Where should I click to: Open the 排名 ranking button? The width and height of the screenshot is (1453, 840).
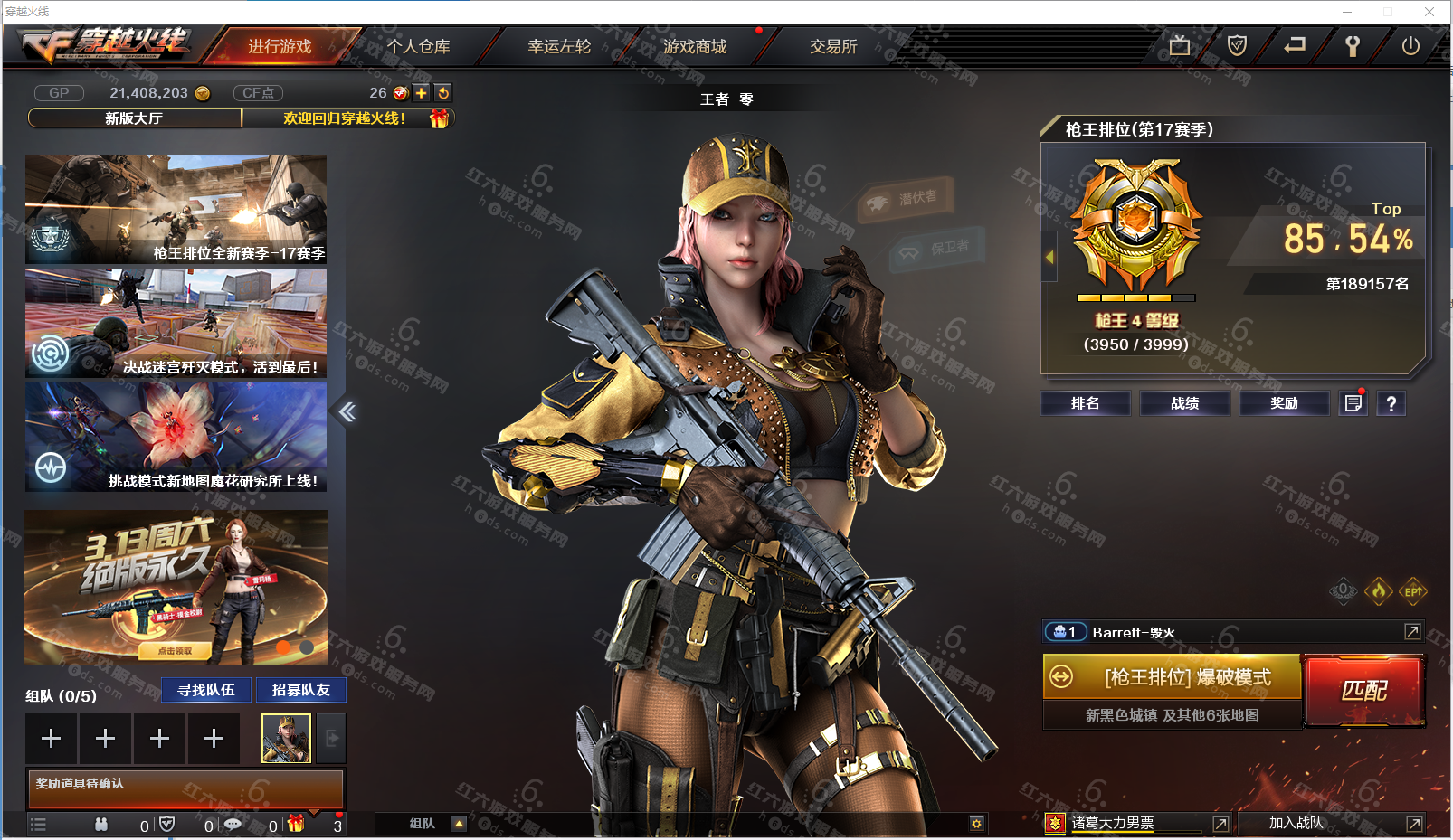(1085, 403)
